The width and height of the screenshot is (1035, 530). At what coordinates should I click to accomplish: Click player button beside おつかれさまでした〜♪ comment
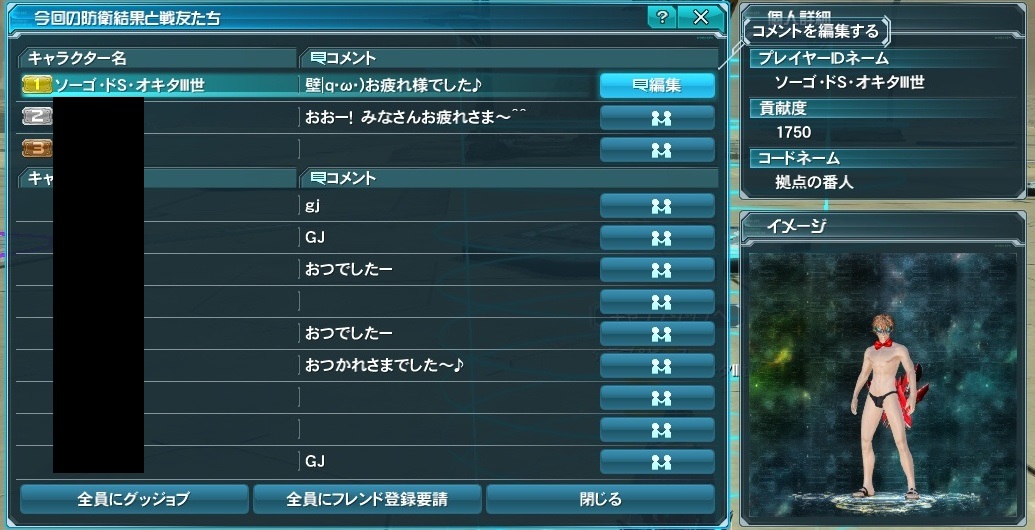click(657, 366)
